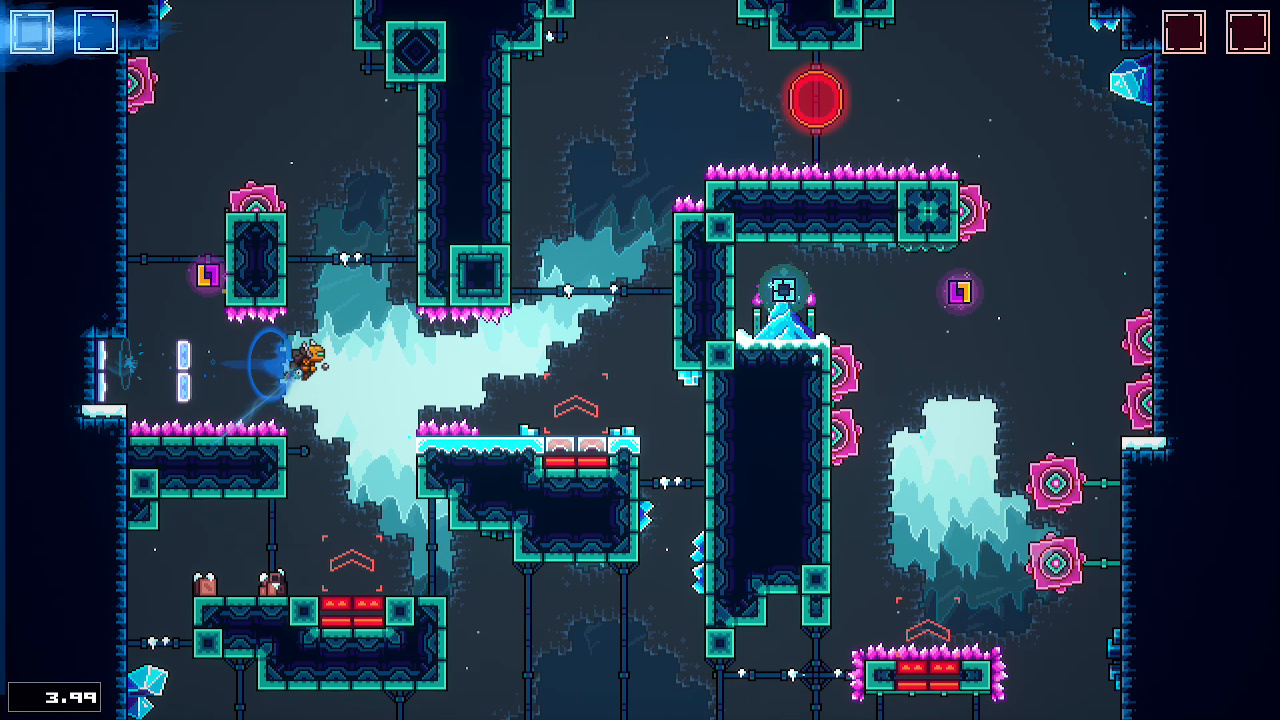The image size is (1280, 720).
Task: Select the orange player character
Action: point(308,362)
